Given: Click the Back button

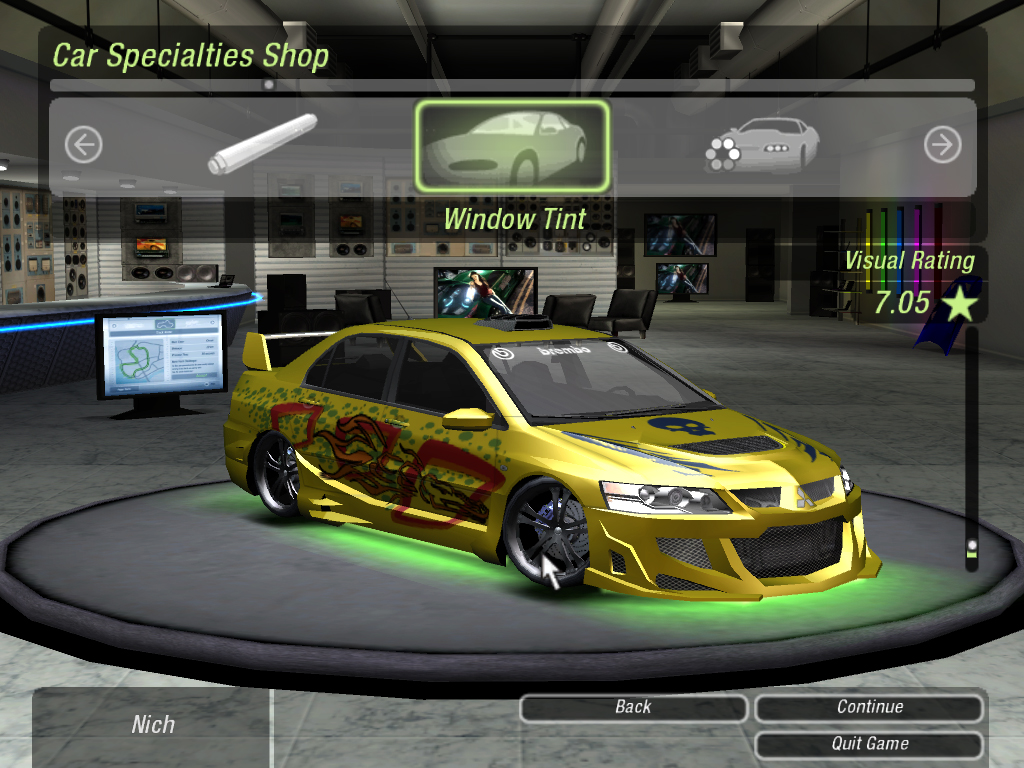Looking at the screenshot, I should 633,708.
